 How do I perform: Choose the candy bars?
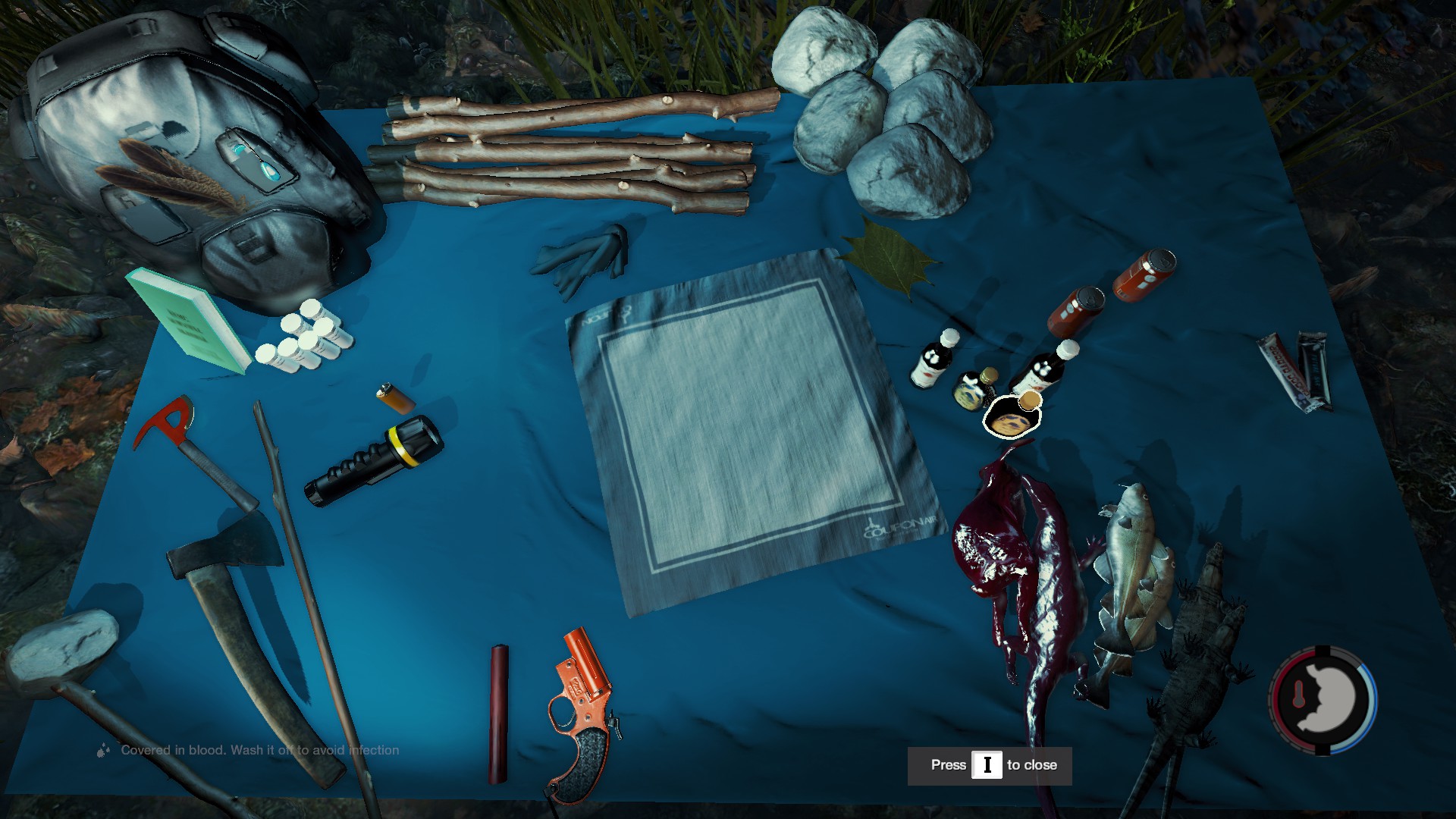coord(1295,372)
